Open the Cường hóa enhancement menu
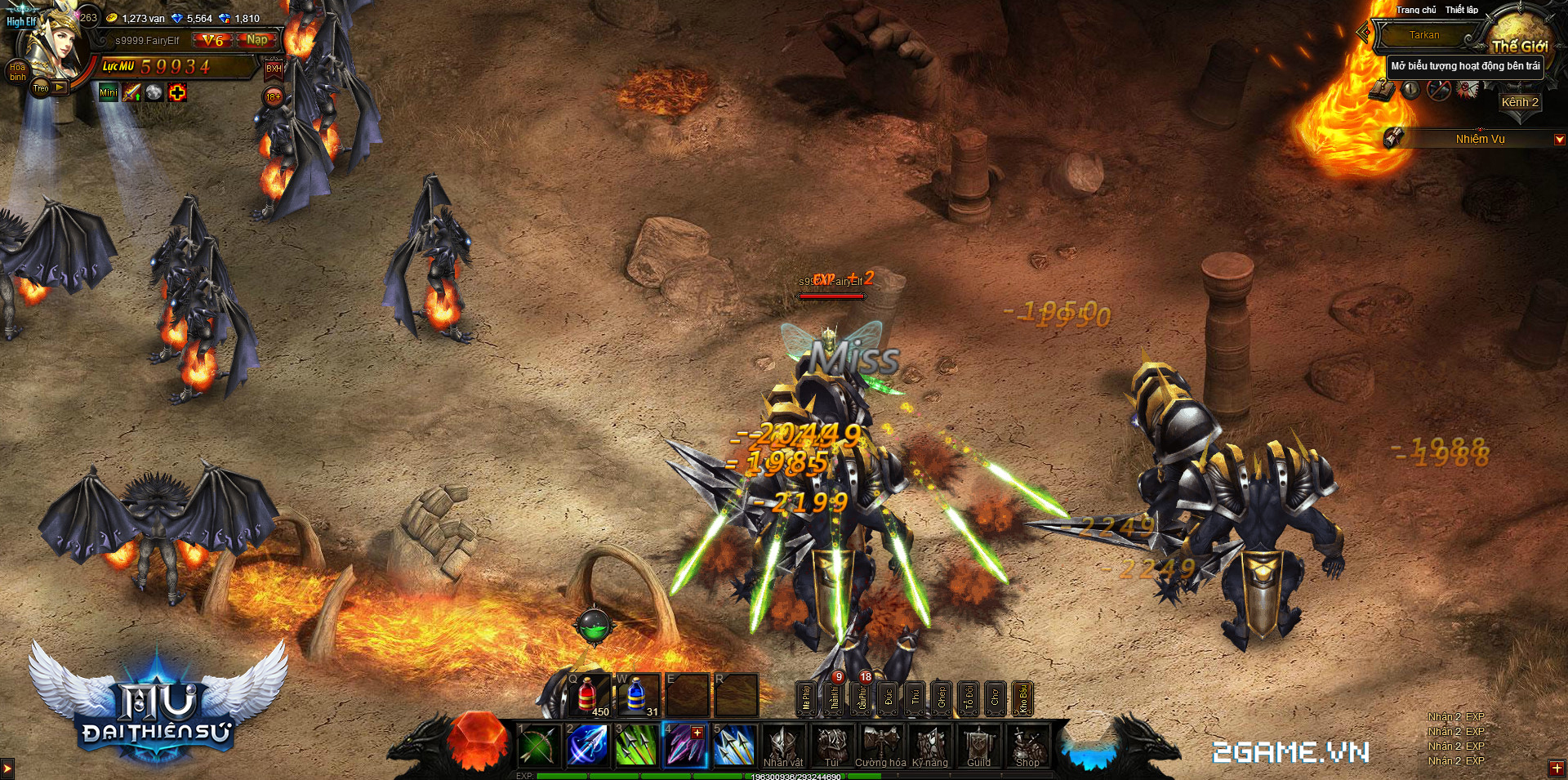1568x780 pixels. (x=880, y=747)
